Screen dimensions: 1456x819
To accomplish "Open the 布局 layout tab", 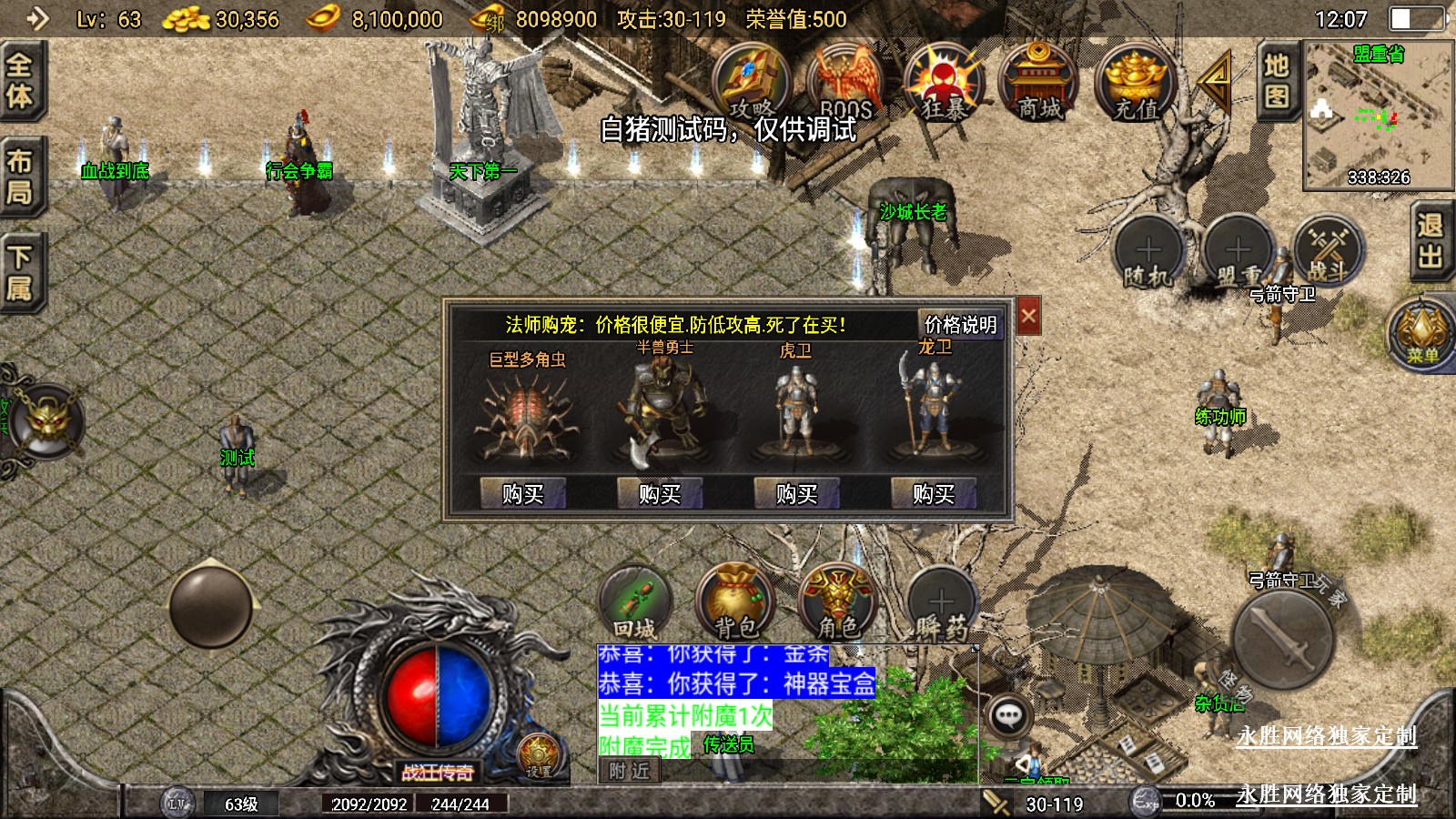I will tap(20, 177).
